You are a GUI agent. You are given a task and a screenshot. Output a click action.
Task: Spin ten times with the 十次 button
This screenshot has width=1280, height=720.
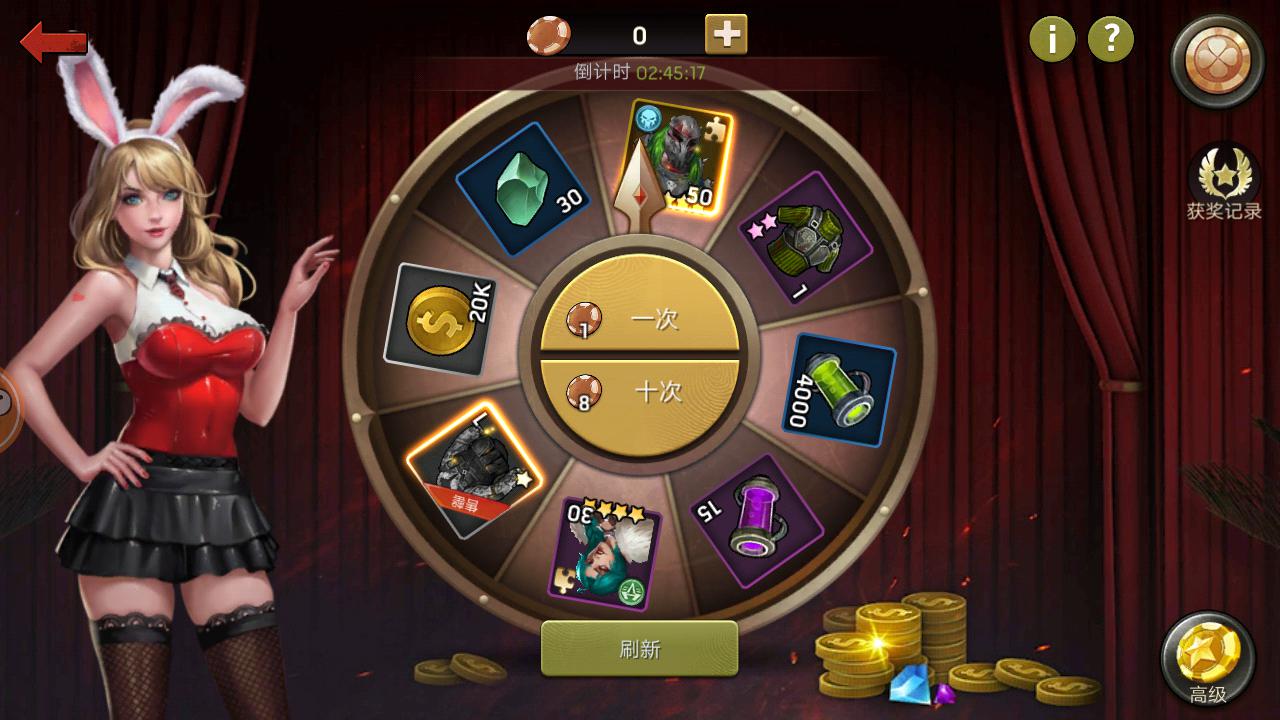pyautogui.click(x=640, y=392)
